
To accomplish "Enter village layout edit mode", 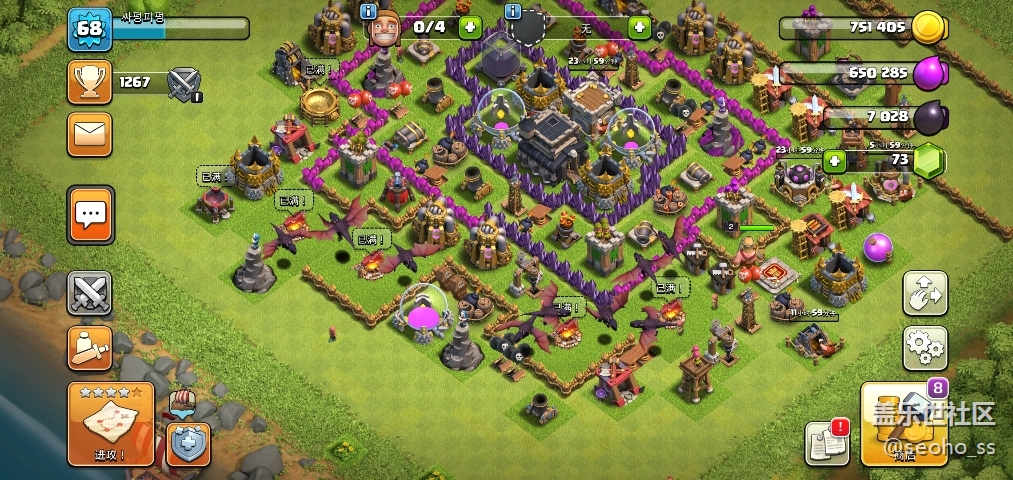I will tap(925, 293).
